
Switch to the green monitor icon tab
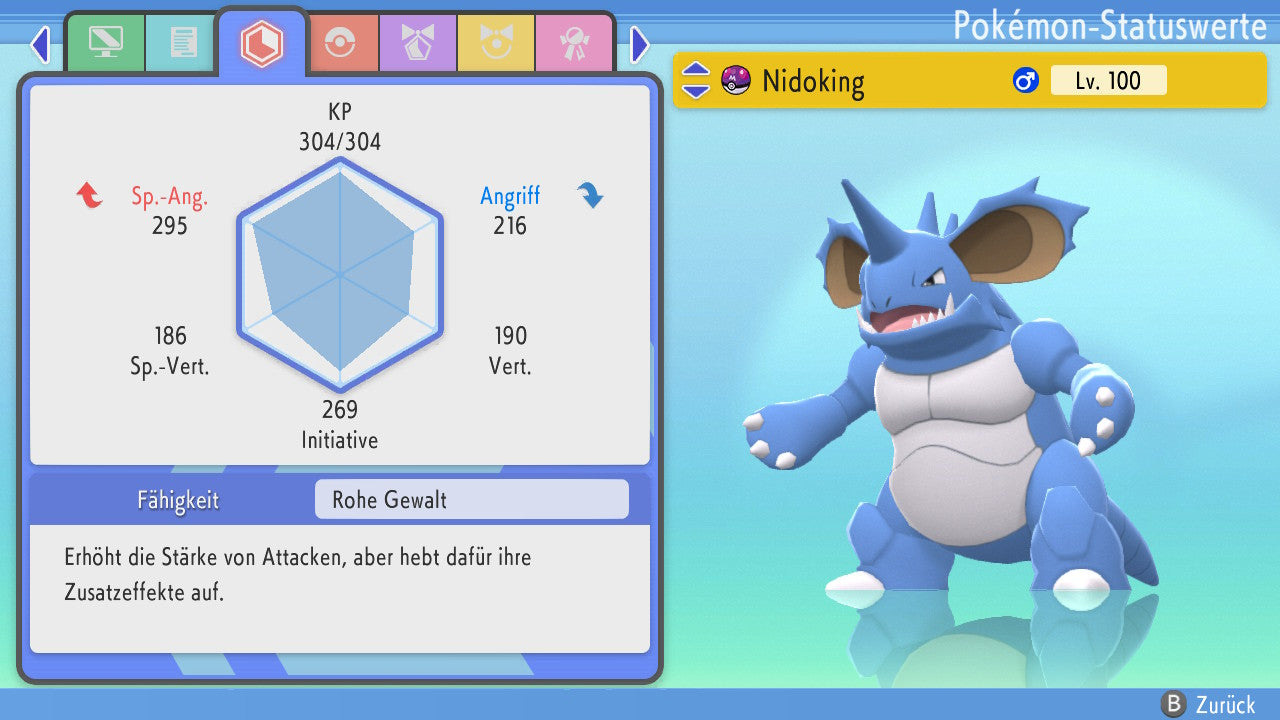[105, 43]
